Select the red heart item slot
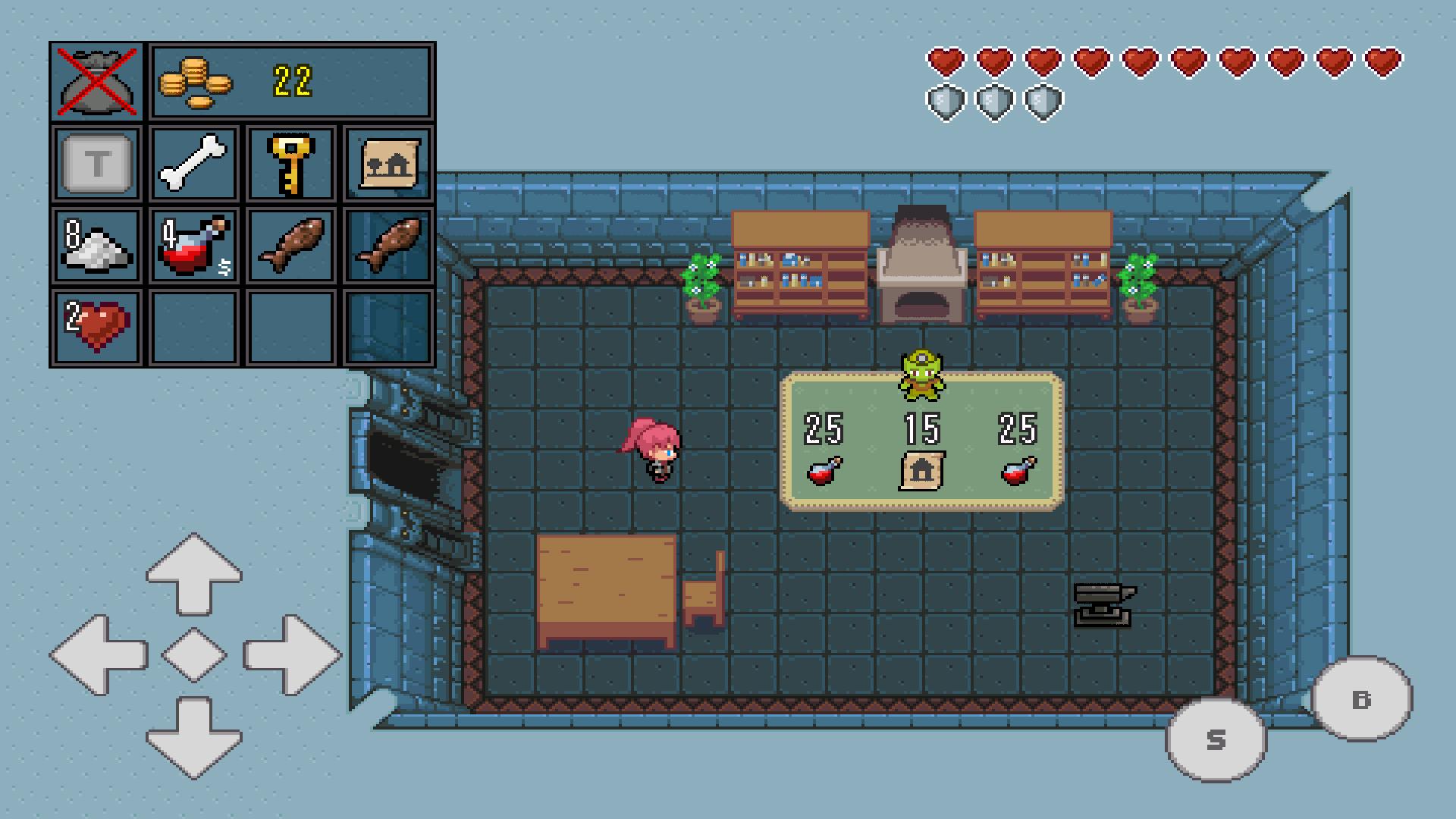 point(97,328)
